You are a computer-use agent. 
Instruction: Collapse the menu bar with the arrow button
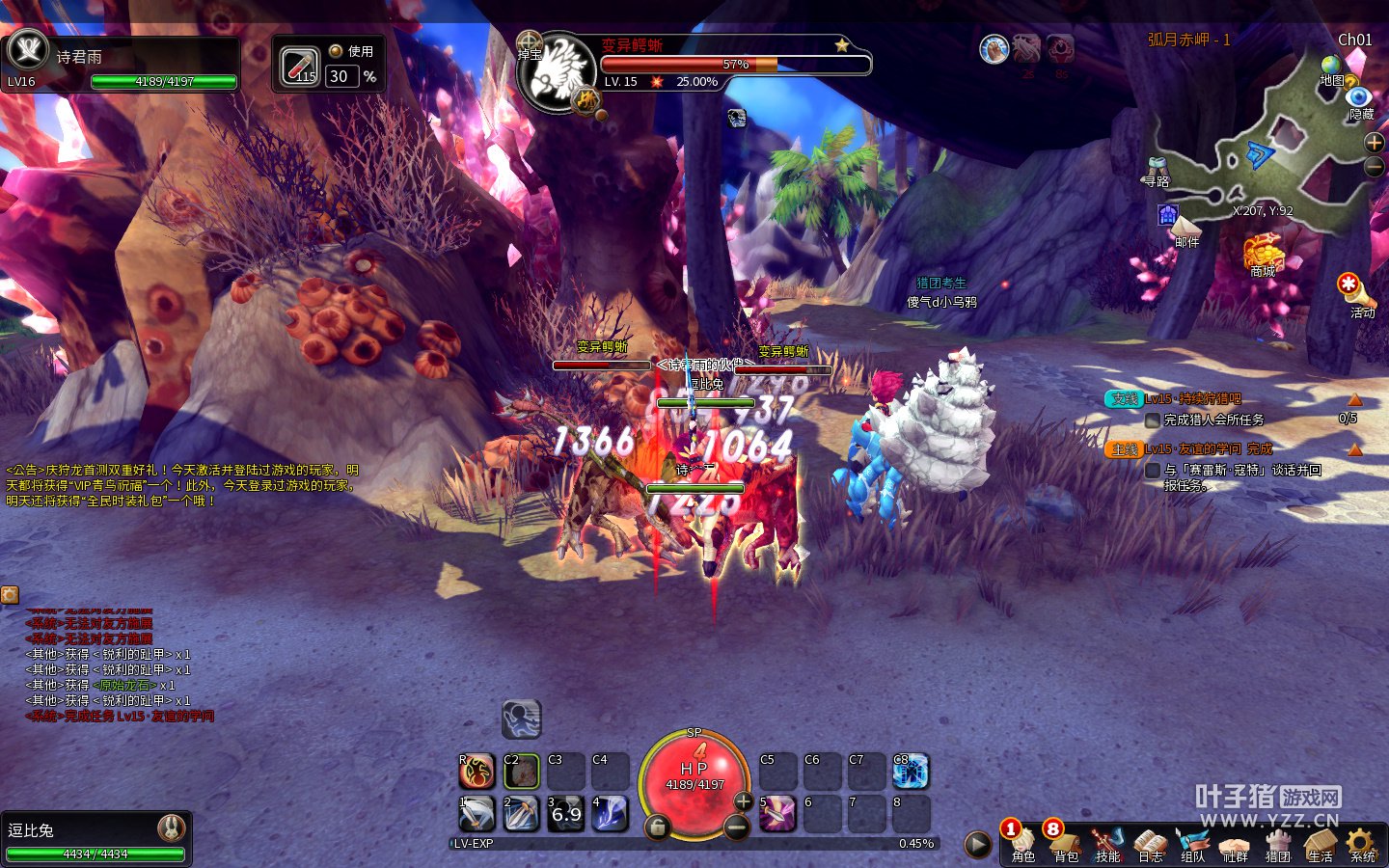click(x=978, y=845)
